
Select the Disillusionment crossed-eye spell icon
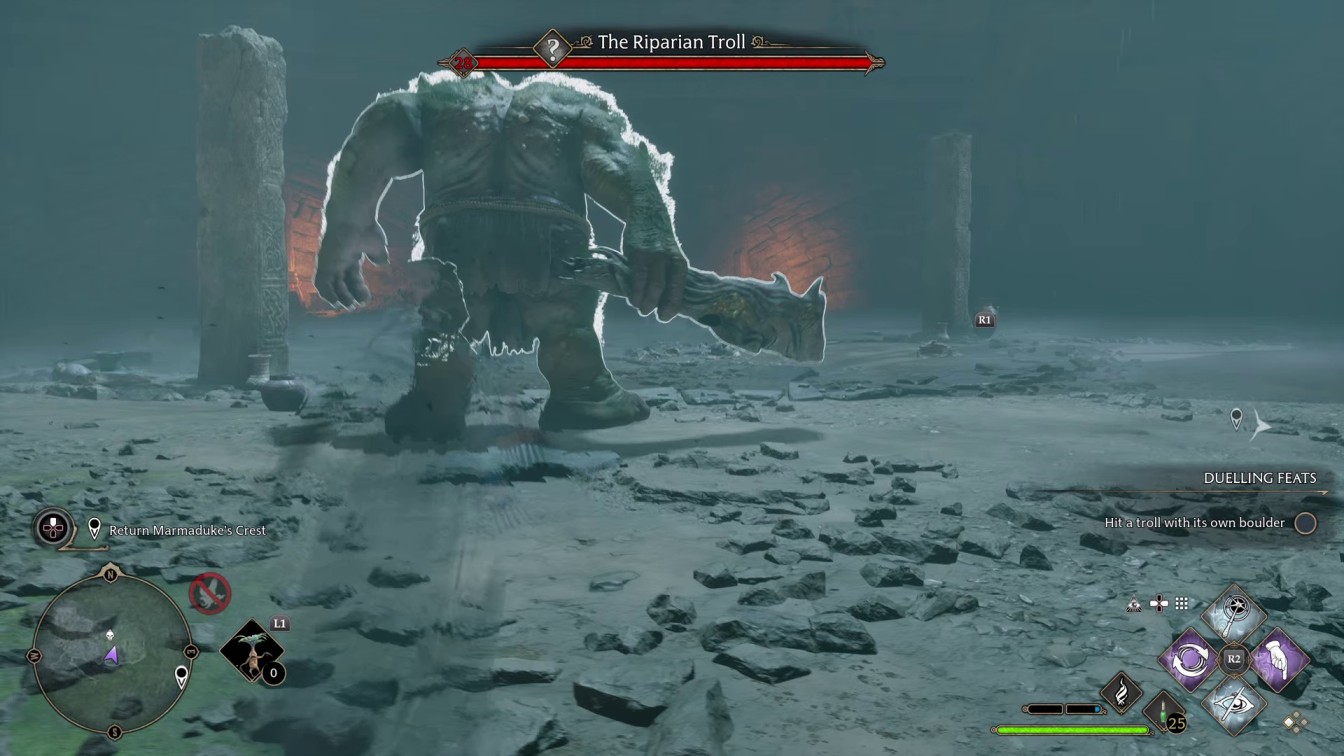click(1233, 706)
